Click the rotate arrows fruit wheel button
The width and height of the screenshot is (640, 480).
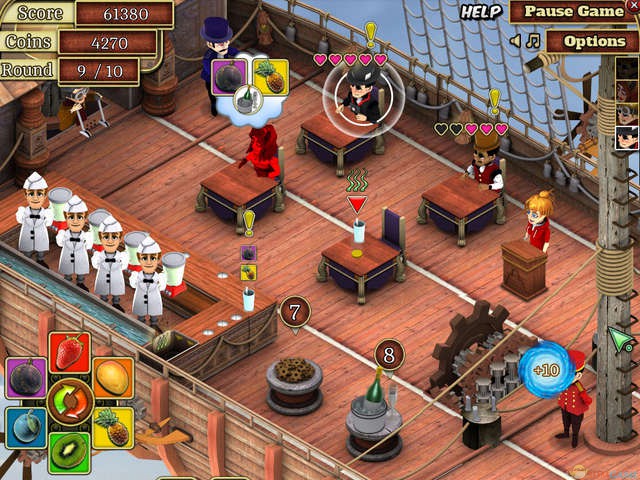(70, 403)
